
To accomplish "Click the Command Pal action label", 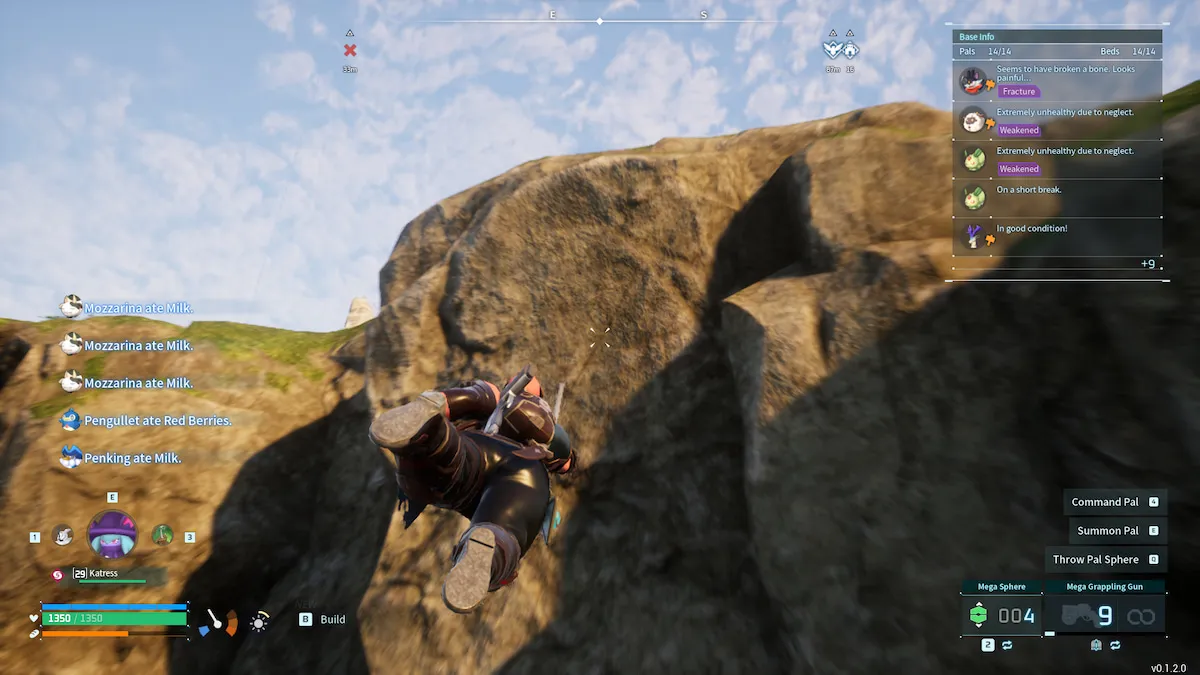I will click(1105, 502).
